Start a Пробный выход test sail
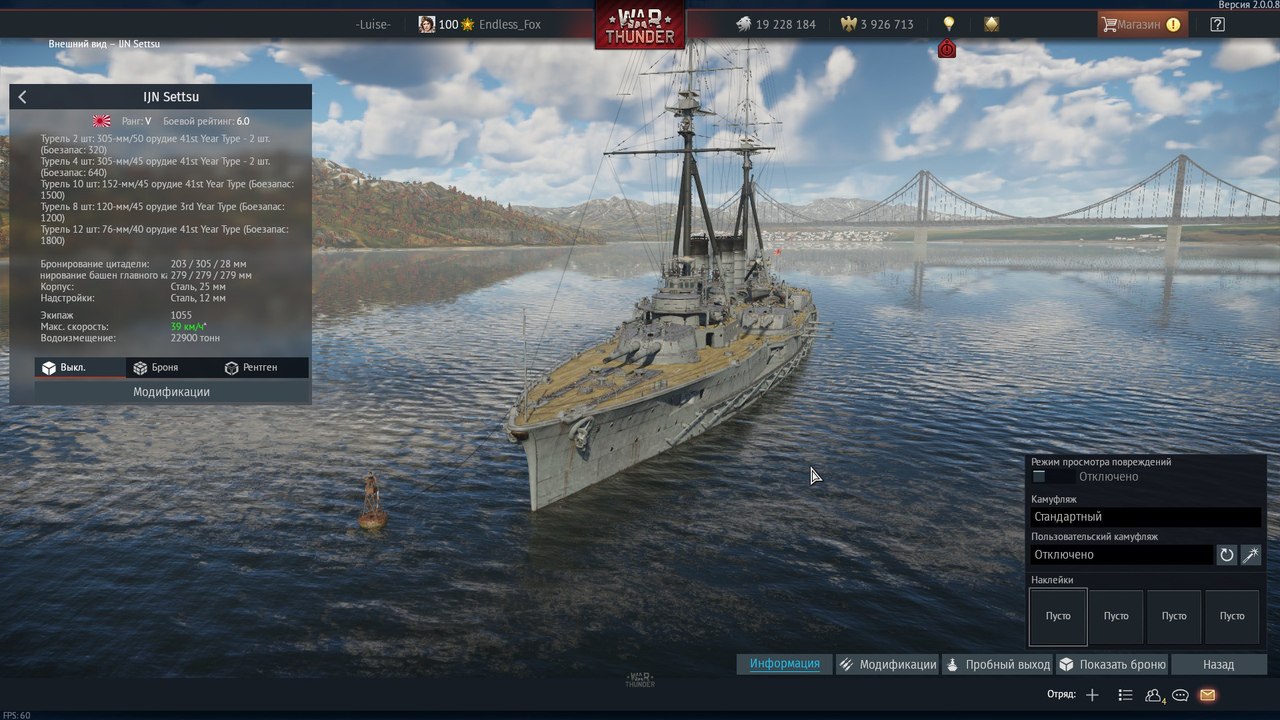This screenshot has width=1280, height=720. (998, 664)
